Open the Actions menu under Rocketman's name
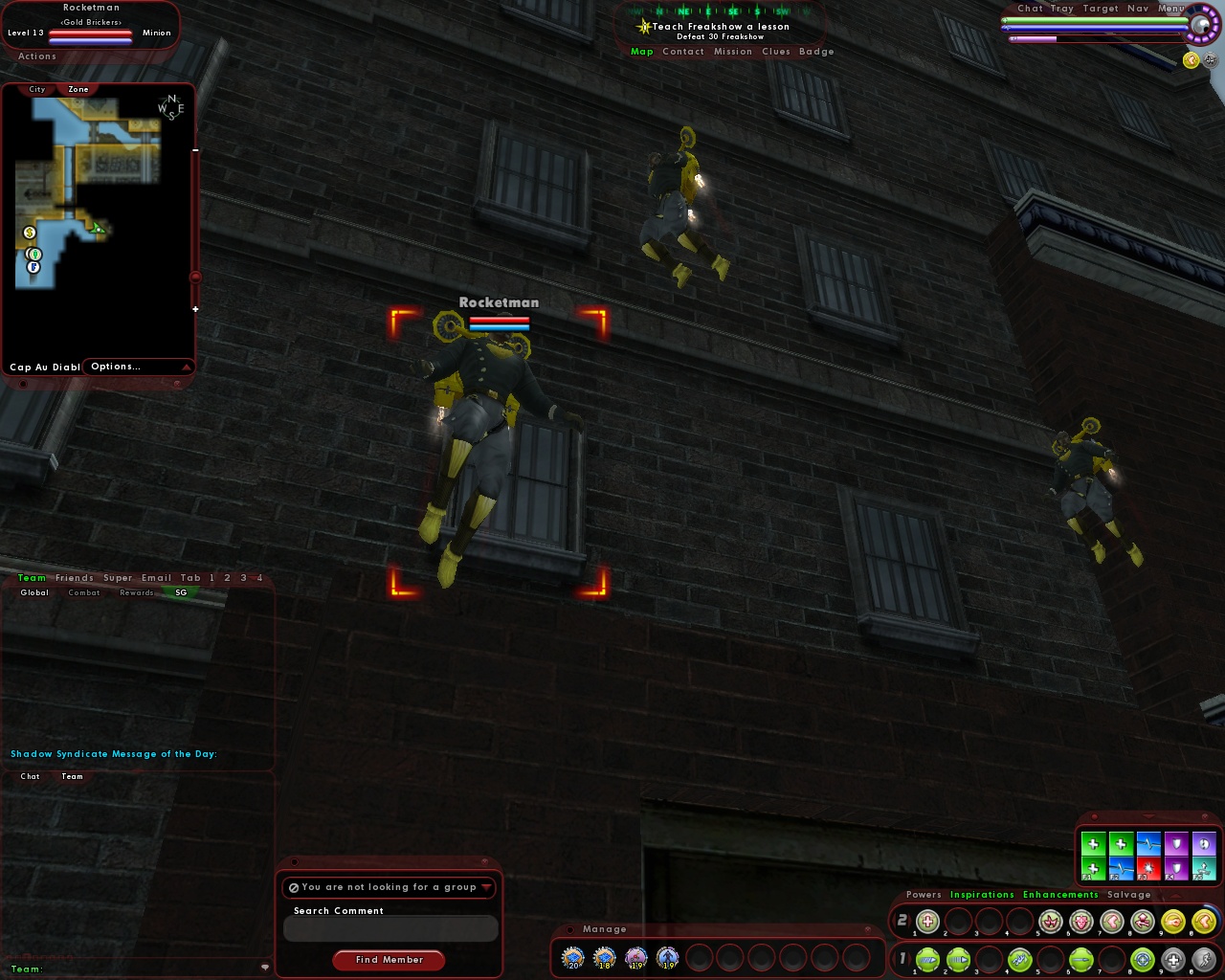Viewport: 1225px width, 980px height. 36,56
